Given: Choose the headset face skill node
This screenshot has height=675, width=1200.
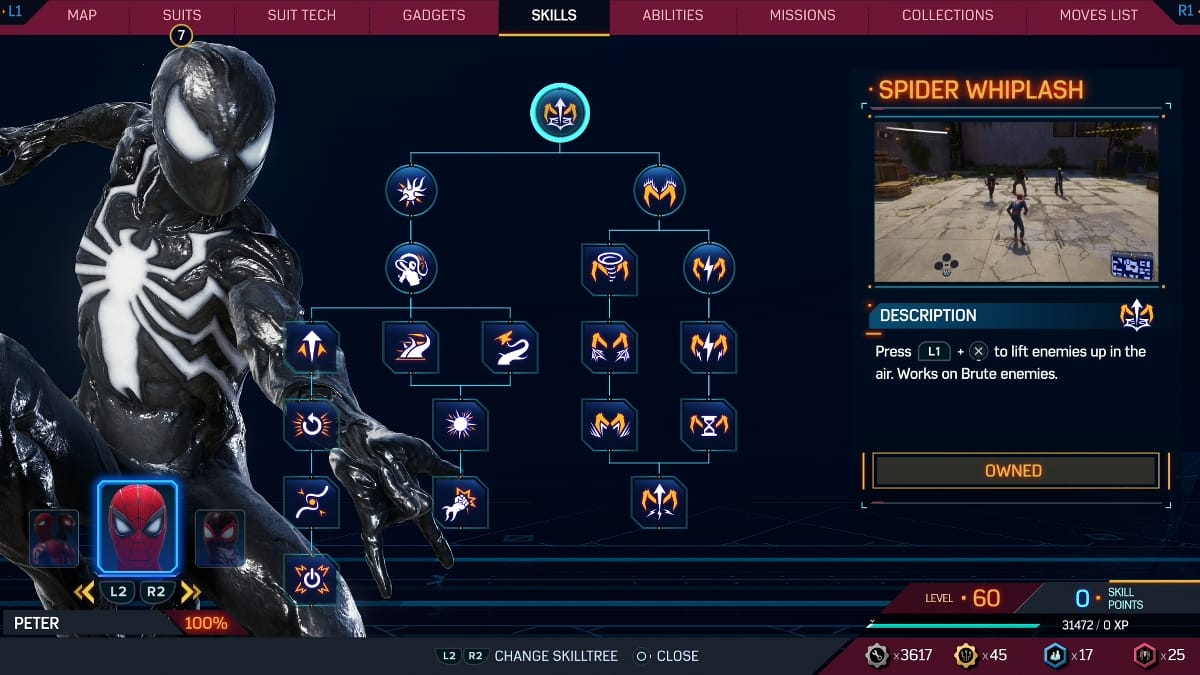Looking at the screenshot, I should [411, 268].
